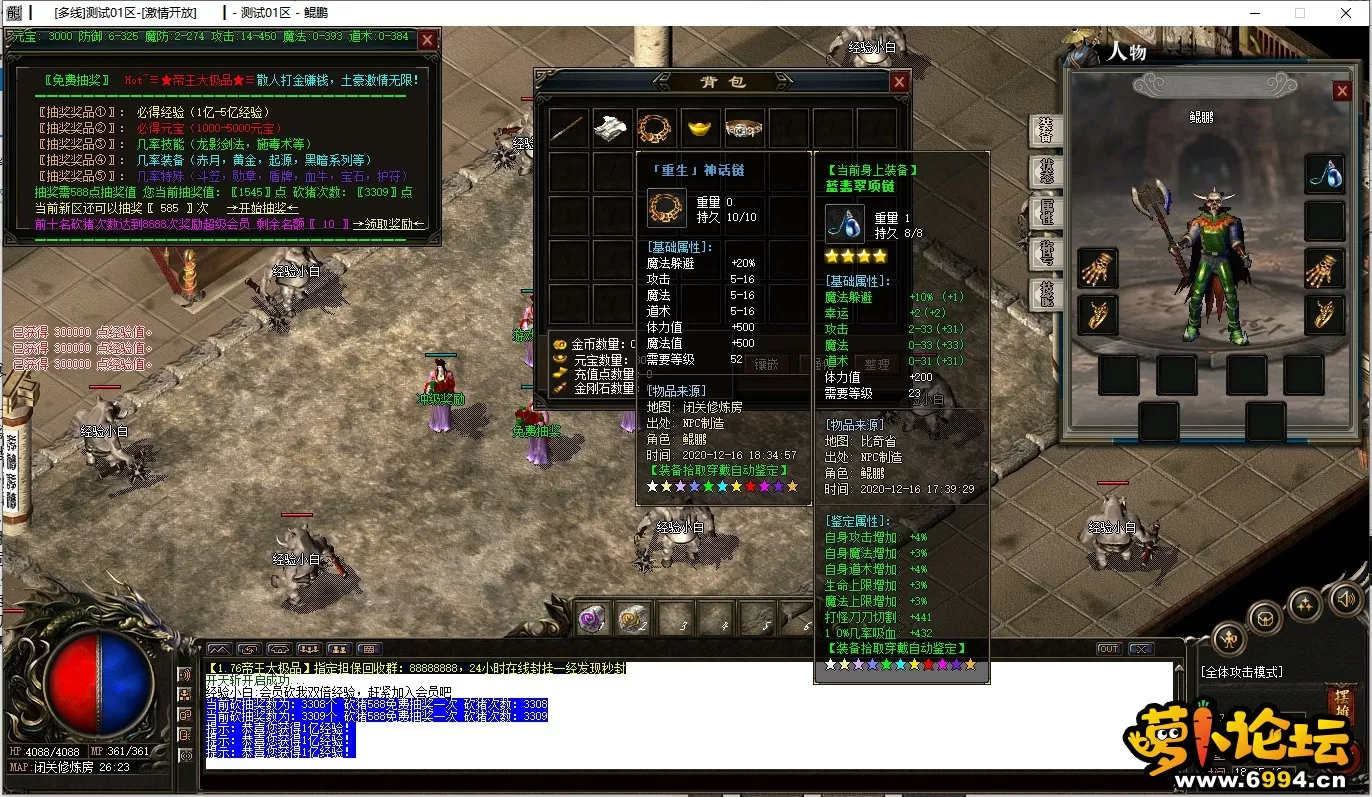Close the free lottery announcement panel
Image resolution: width=1372 pixels, height=797 pixels.
click(x=427, y=40)
